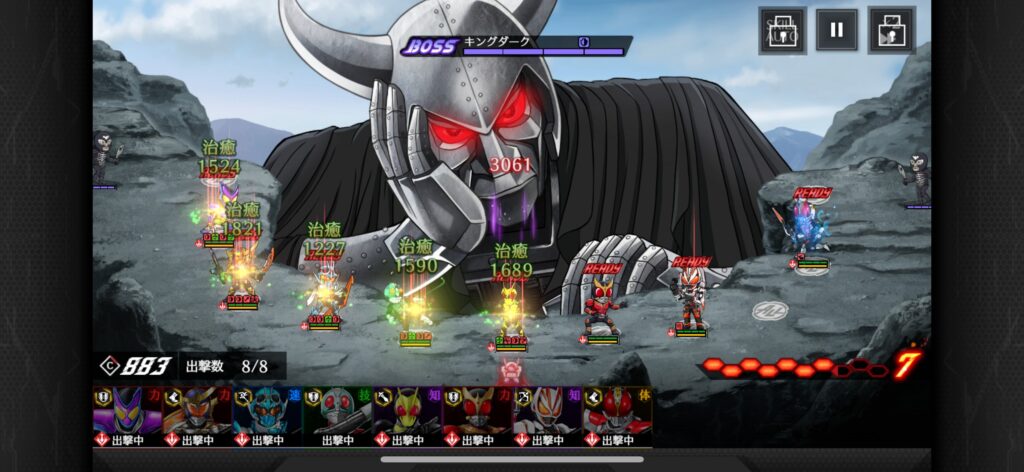This screenshot has height=472, width=1024.
Task: Tap the locked fast-forward speed button
Action: [x=891, y=30]
